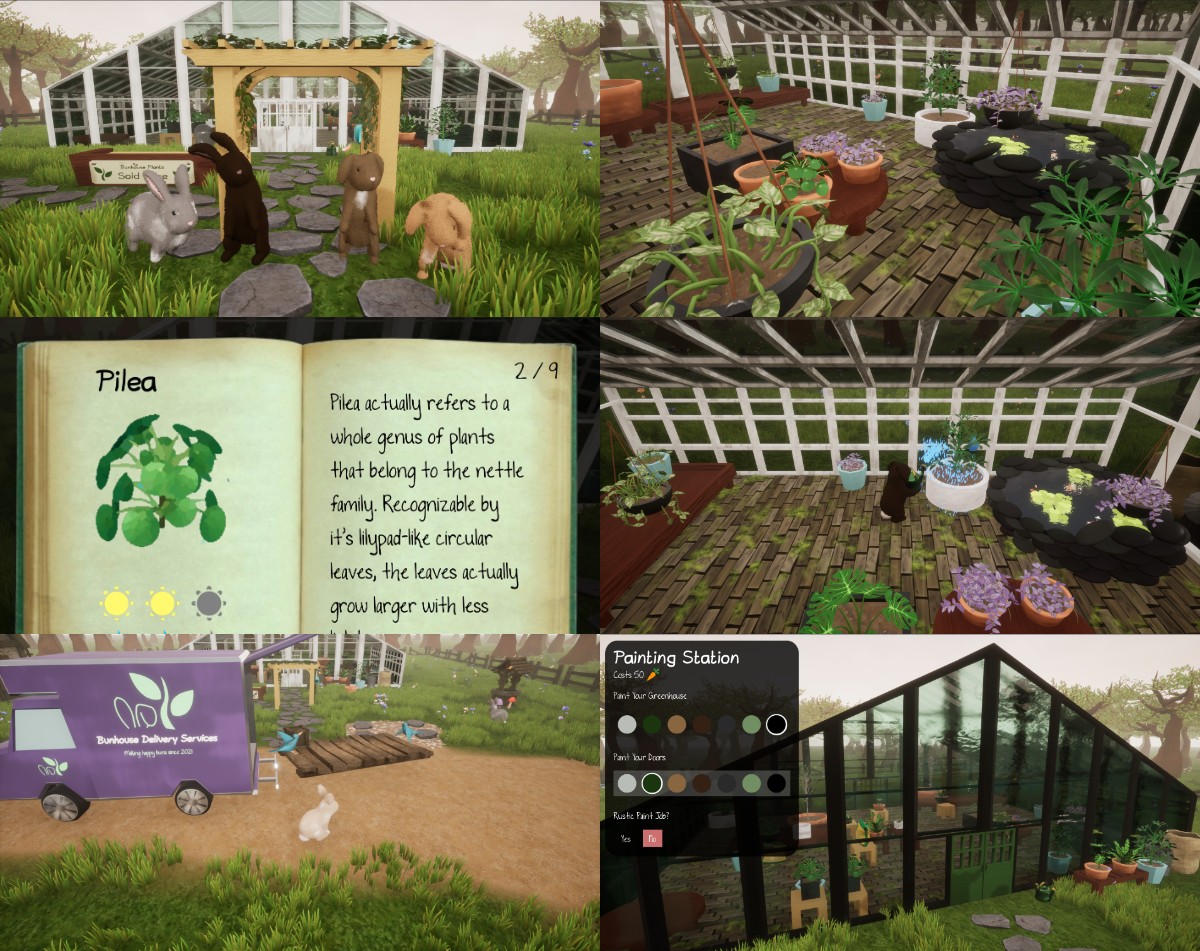Select sage green greenhouse paint

tap(752, 724)
